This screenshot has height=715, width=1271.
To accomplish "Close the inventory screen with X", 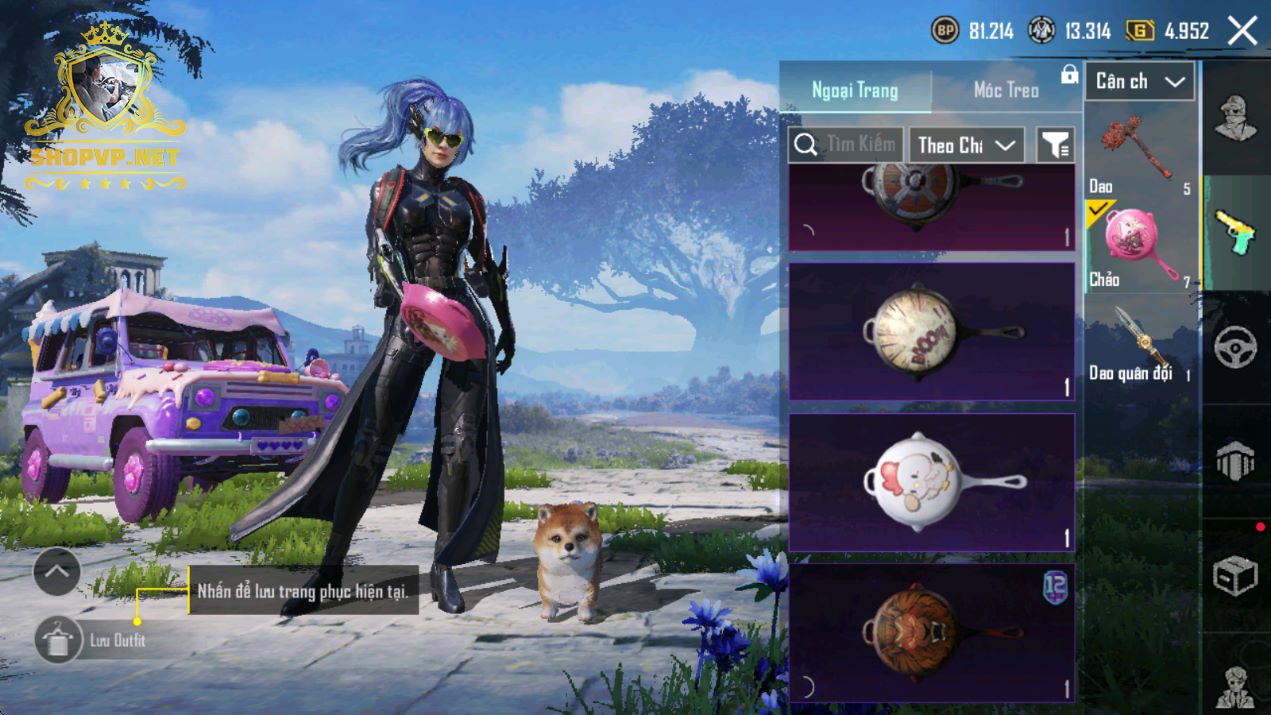I will coord(1242,31).
